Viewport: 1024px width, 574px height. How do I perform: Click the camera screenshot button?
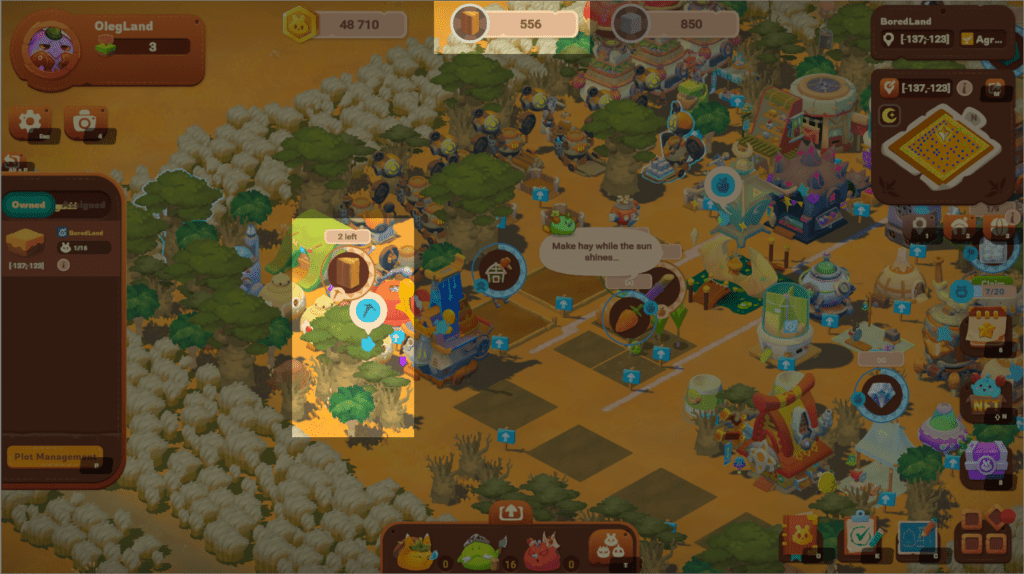click(x=85, y=122)
